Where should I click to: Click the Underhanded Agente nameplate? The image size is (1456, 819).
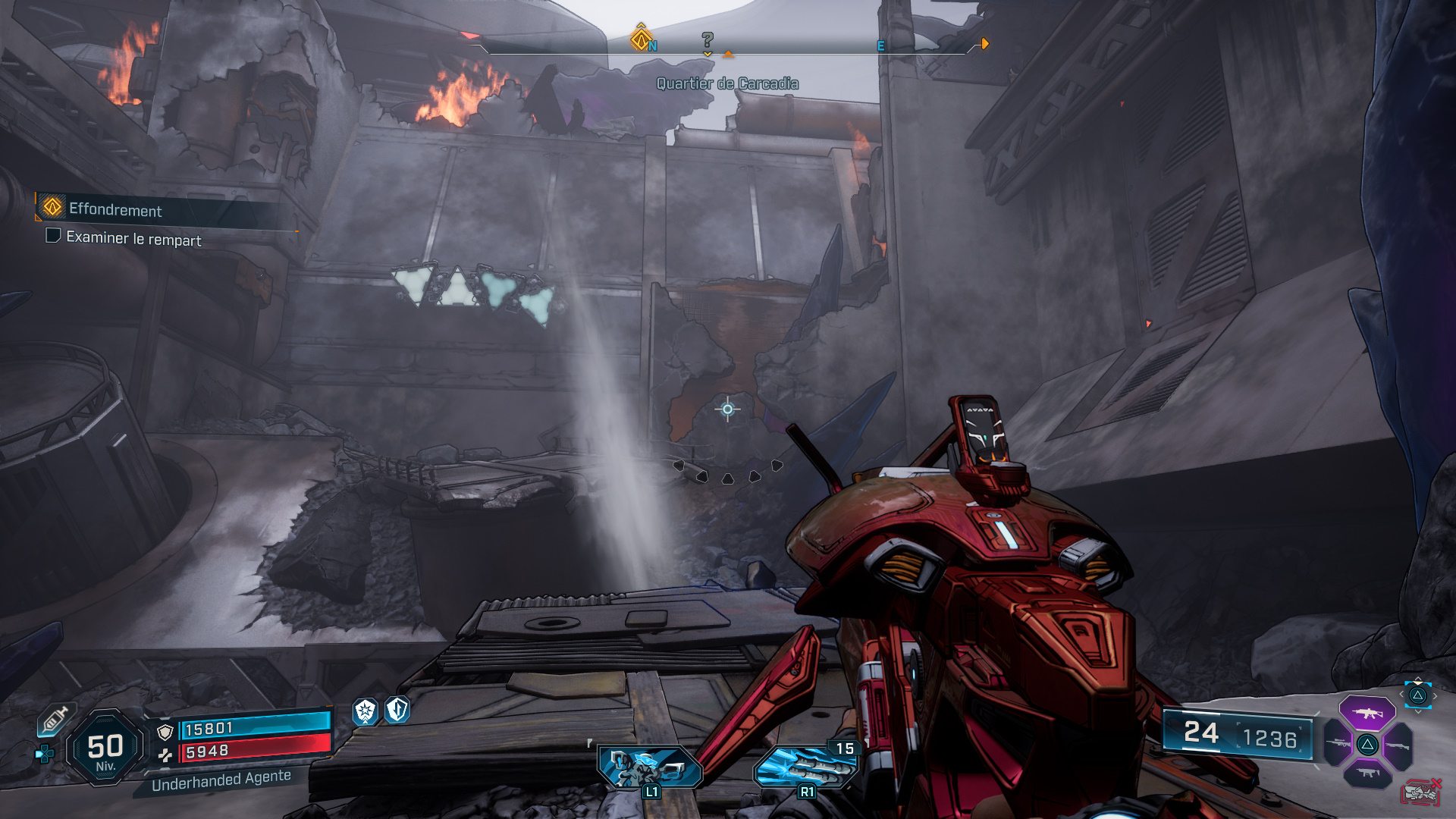coord(221,781)
